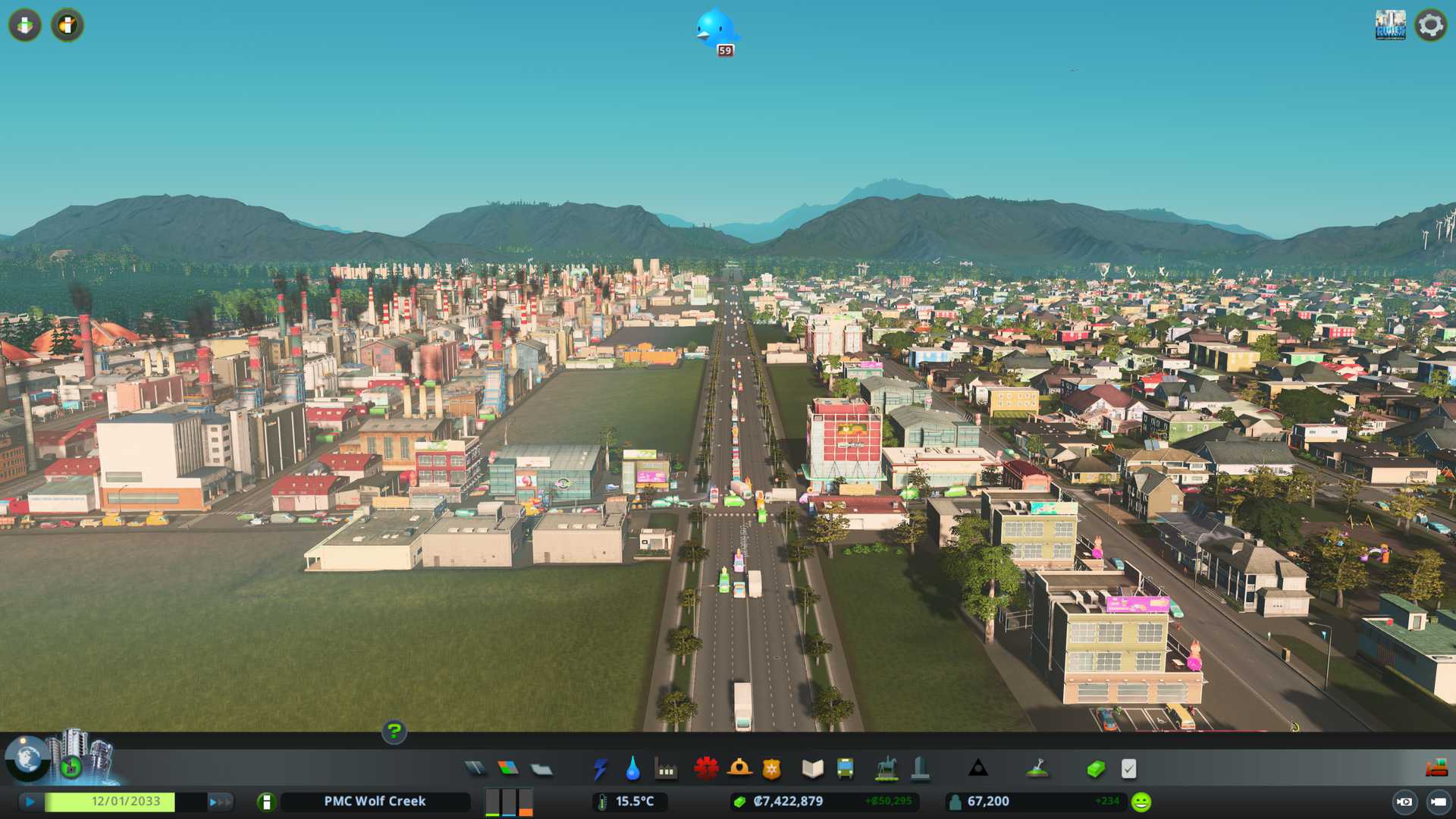Open the Public Transport bus menu
Image resolution: width=1456 pixels, height=819 pixels.
click(845, 769)
